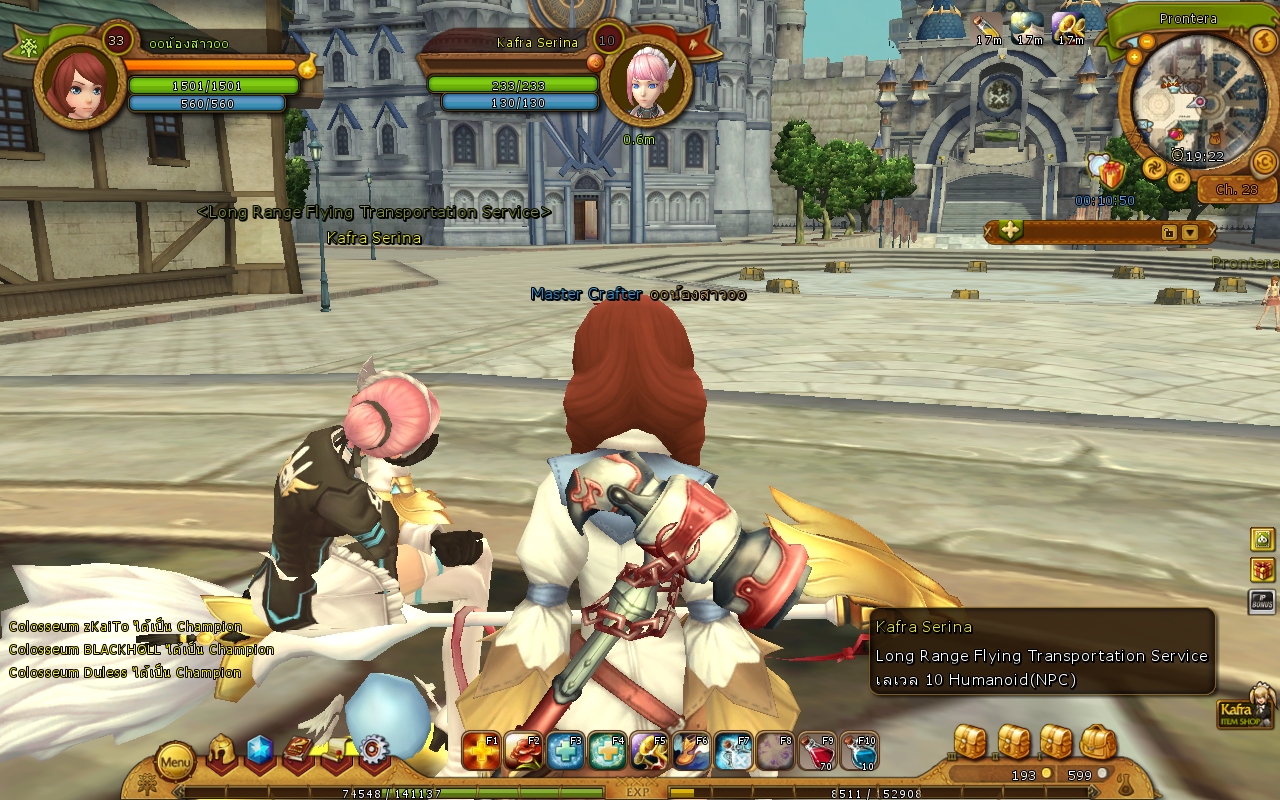Click the JP Bonus button
Image resolution: width=1280 pixels, height=800 pixels.
pyautogui.click(x=1262, y=601)
